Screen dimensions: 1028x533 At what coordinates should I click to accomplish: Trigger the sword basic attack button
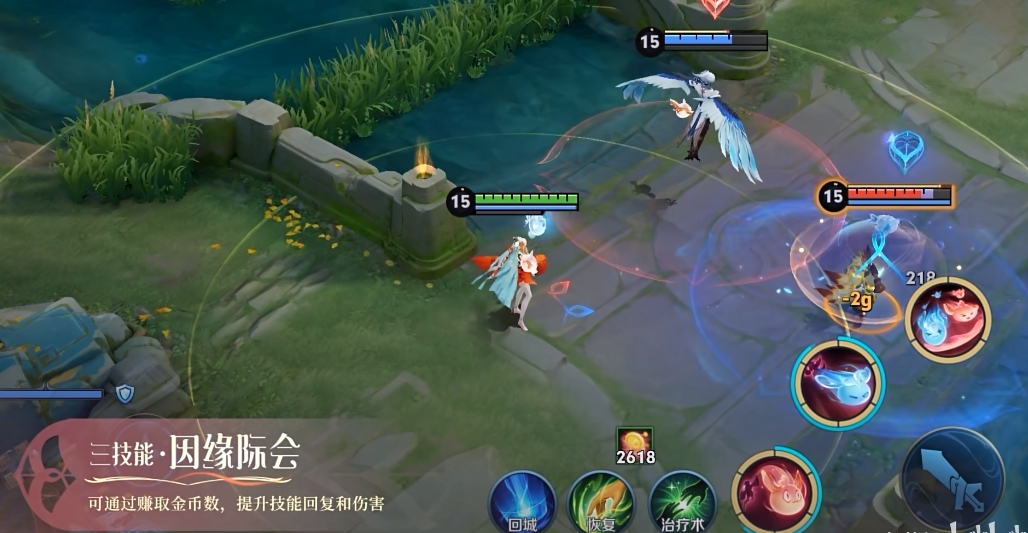point(952,478)
